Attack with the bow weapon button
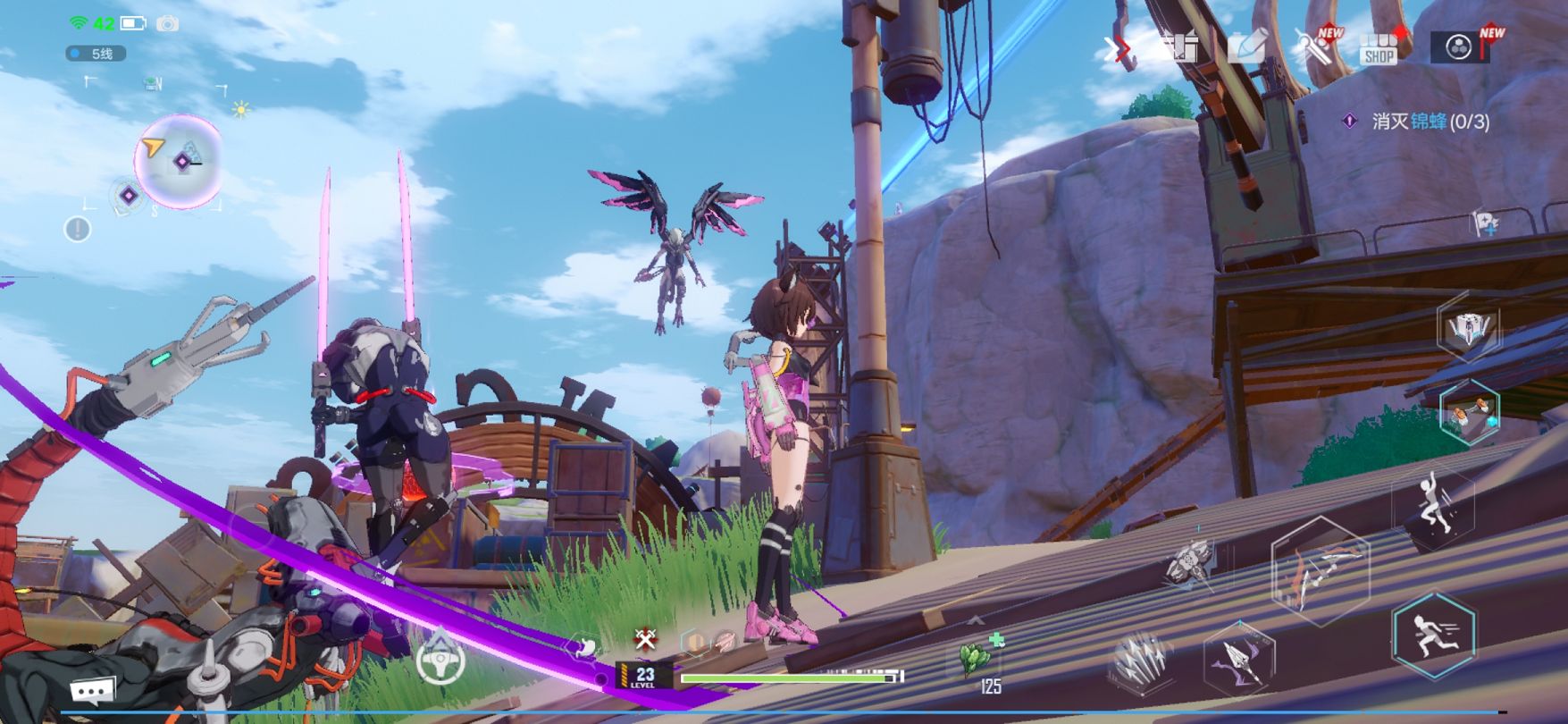This screenshot has height=724, width=1568. 1320,570
